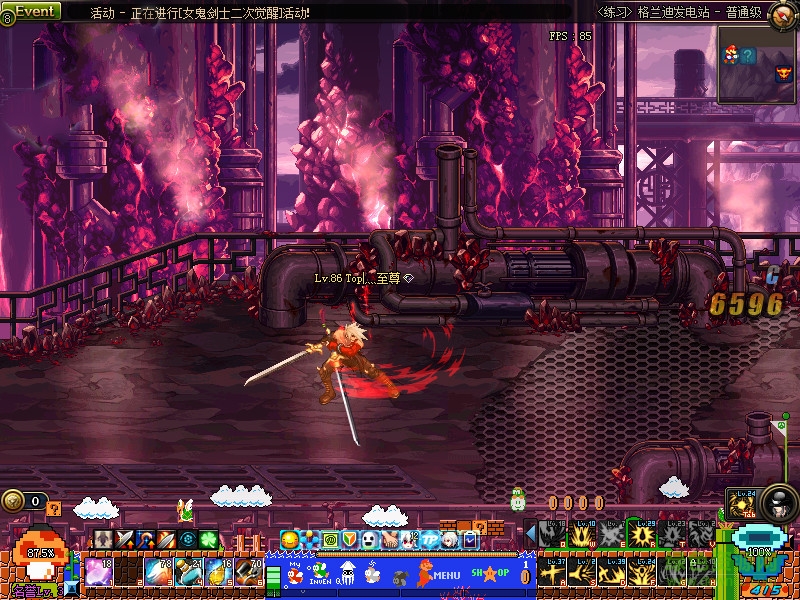The height and width of the screenshot is (600, 800).
Task: Click the white squid quest button
Action: [x=347, y=573]
